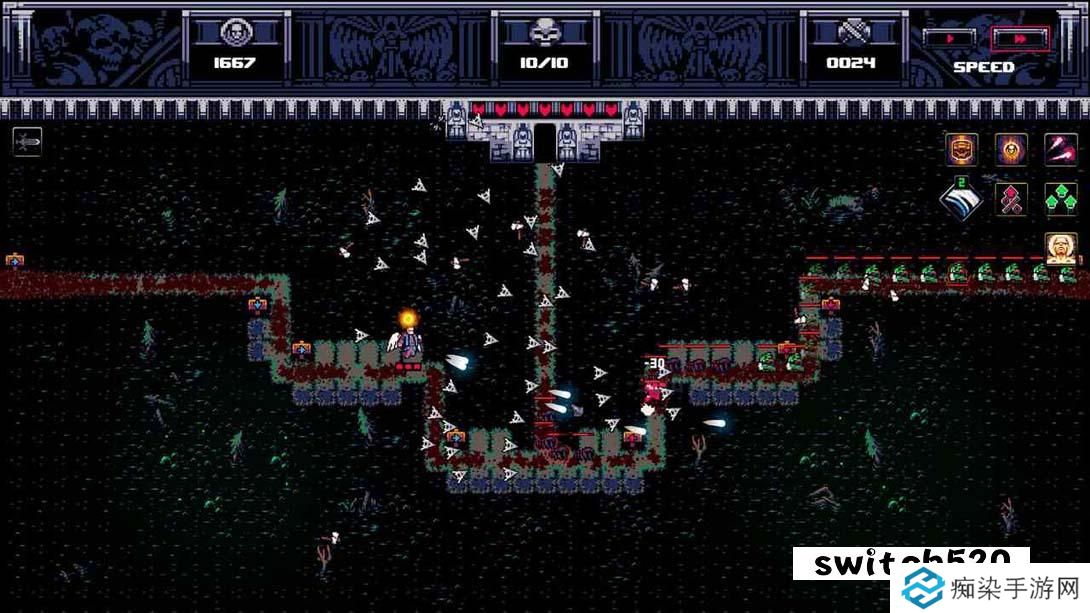The image size is (1090, 613).
Task: Click the bald character portrait
Action: pos(1060,247)
